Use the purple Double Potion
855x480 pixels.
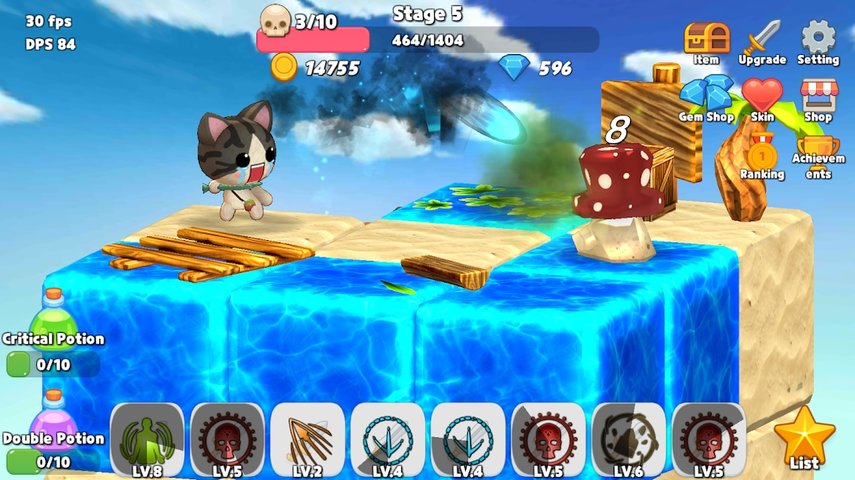[x=53, y=418]
